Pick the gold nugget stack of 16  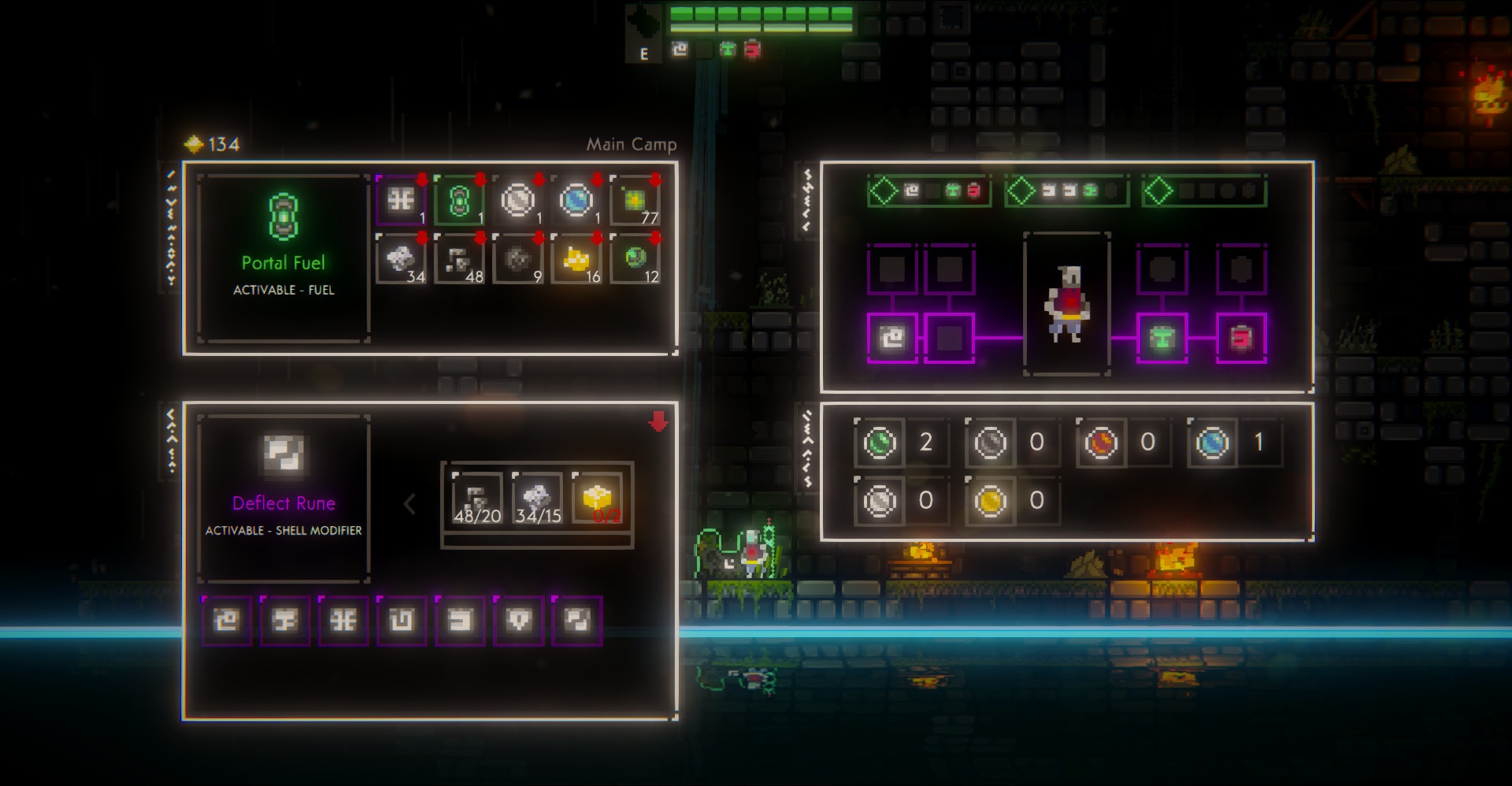click(x=576, y=259)
